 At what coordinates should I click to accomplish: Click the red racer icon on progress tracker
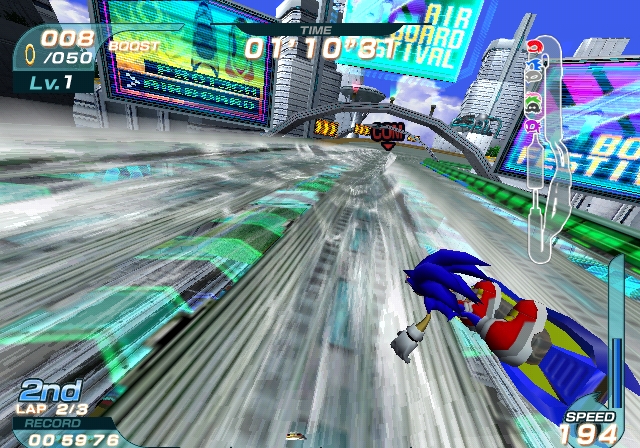[534, 46]
